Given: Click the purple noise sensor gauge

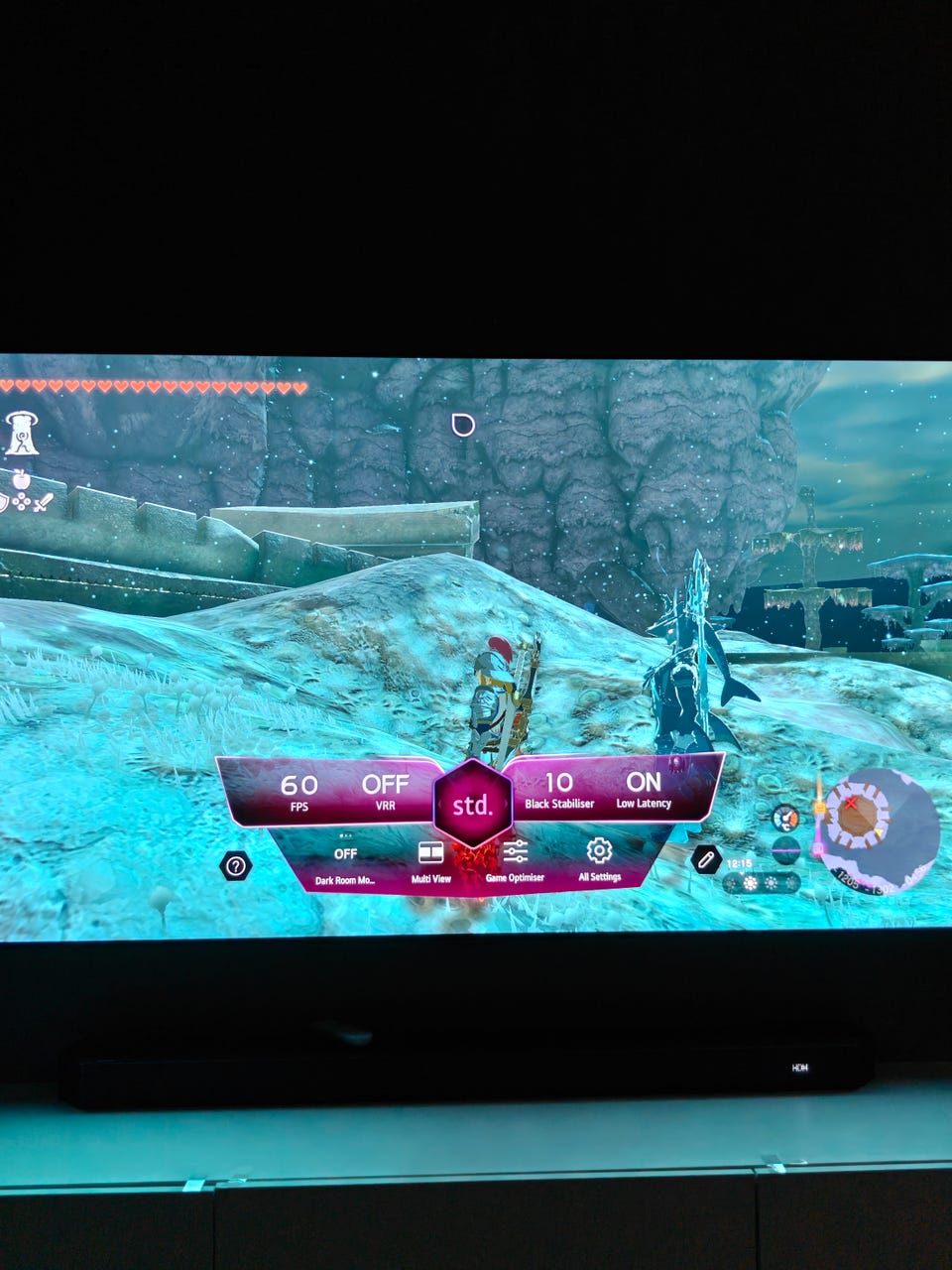Looking at the screenshot, I should [784, 849].
